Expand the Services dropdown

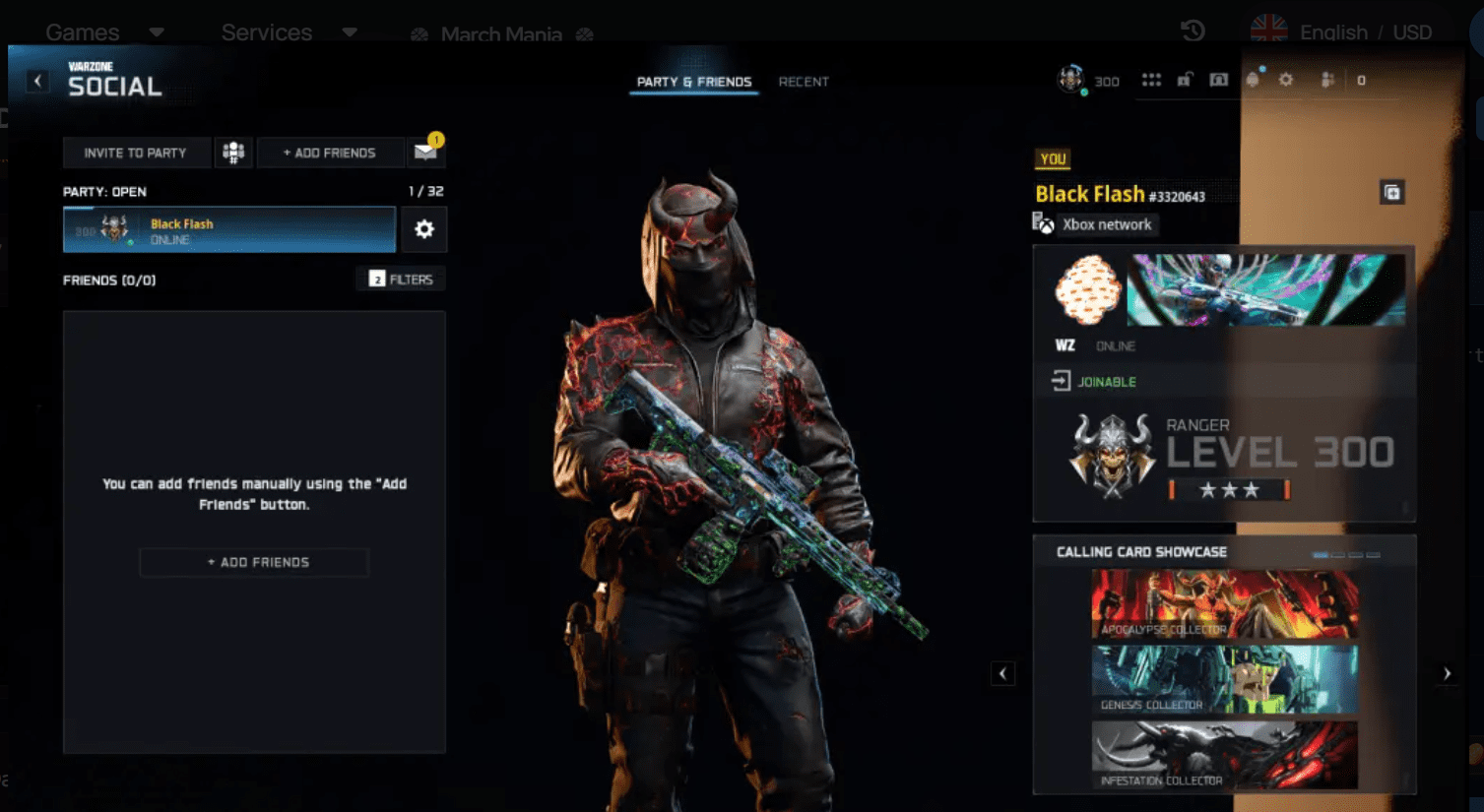click(267, 31)
